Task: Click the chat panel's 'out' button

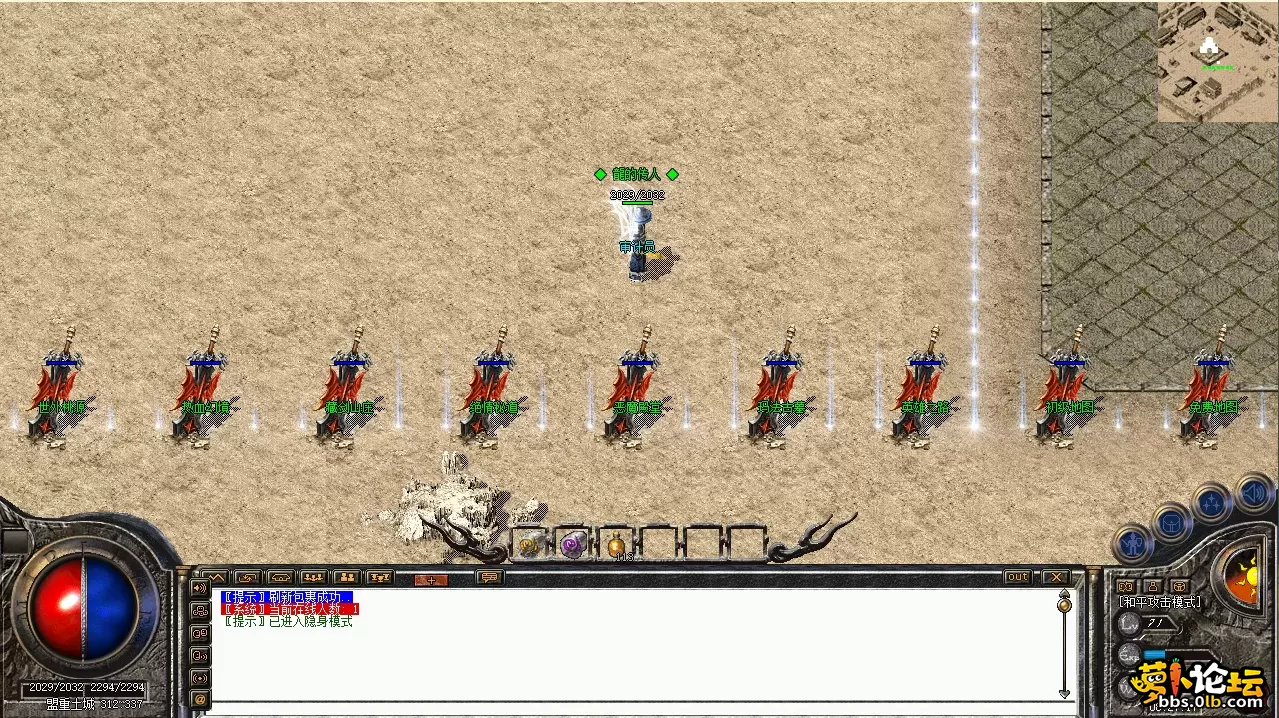Action: click(1017, 577)
